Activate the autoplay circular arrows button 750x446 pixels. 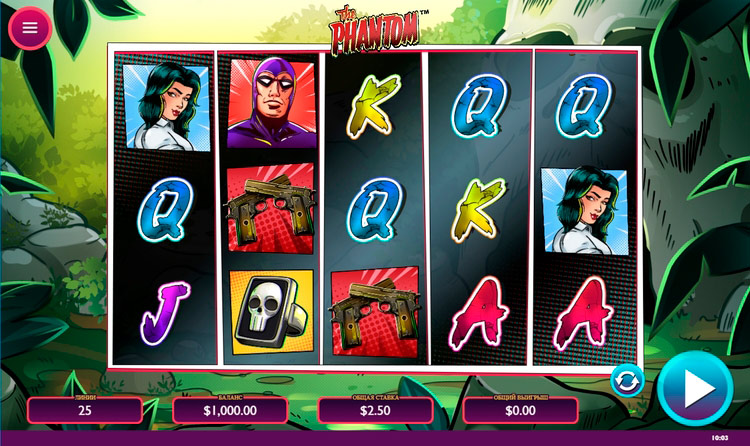pyautogui.click(x=627, y=380)
